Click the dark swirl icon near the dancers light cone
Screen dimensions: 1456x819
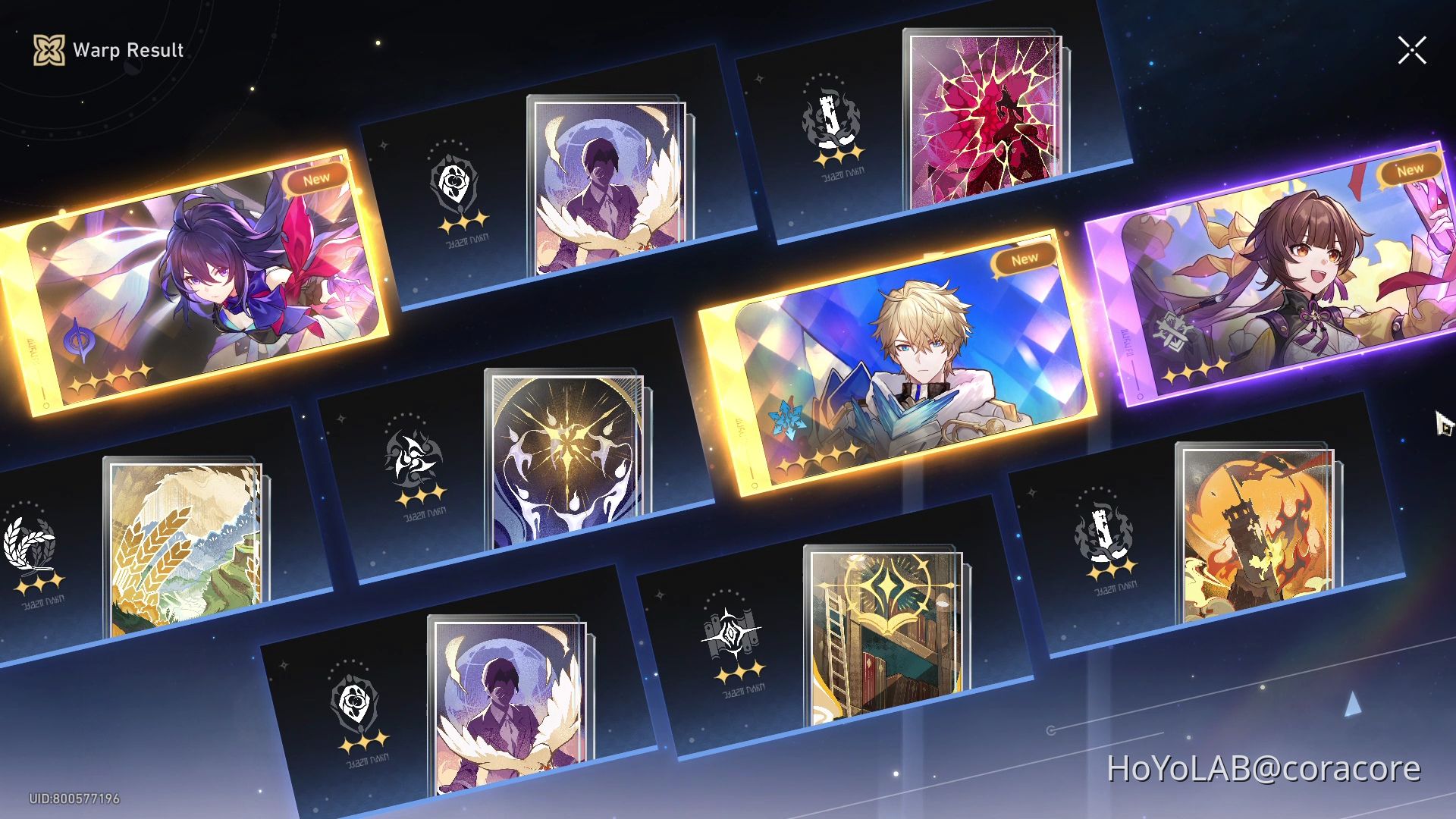coord(412,459)
